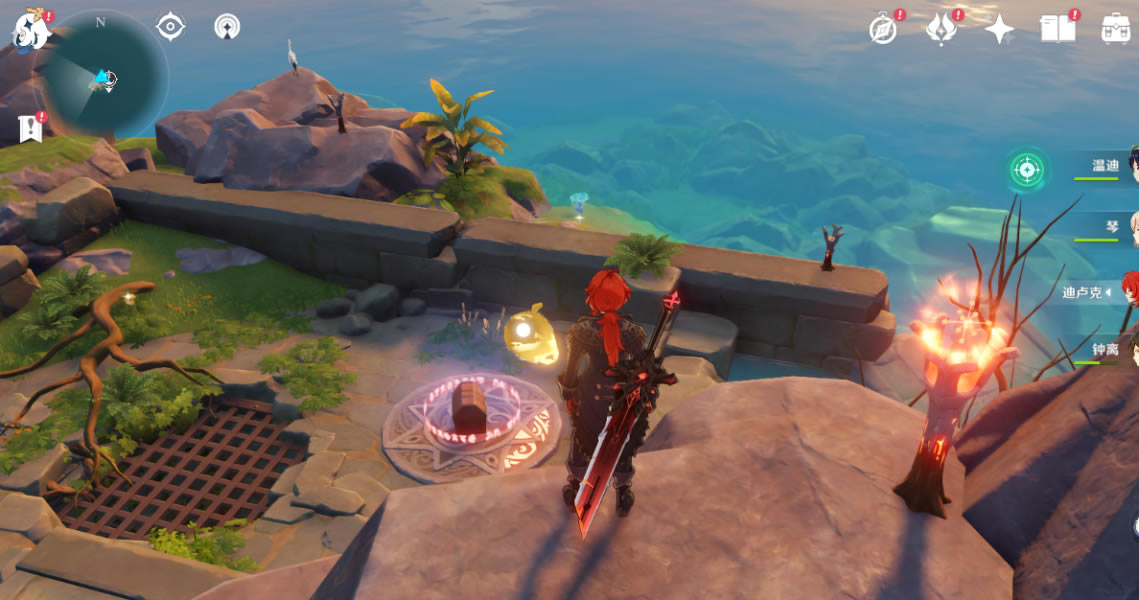Open the backpack inventory

pos(1116,29)
